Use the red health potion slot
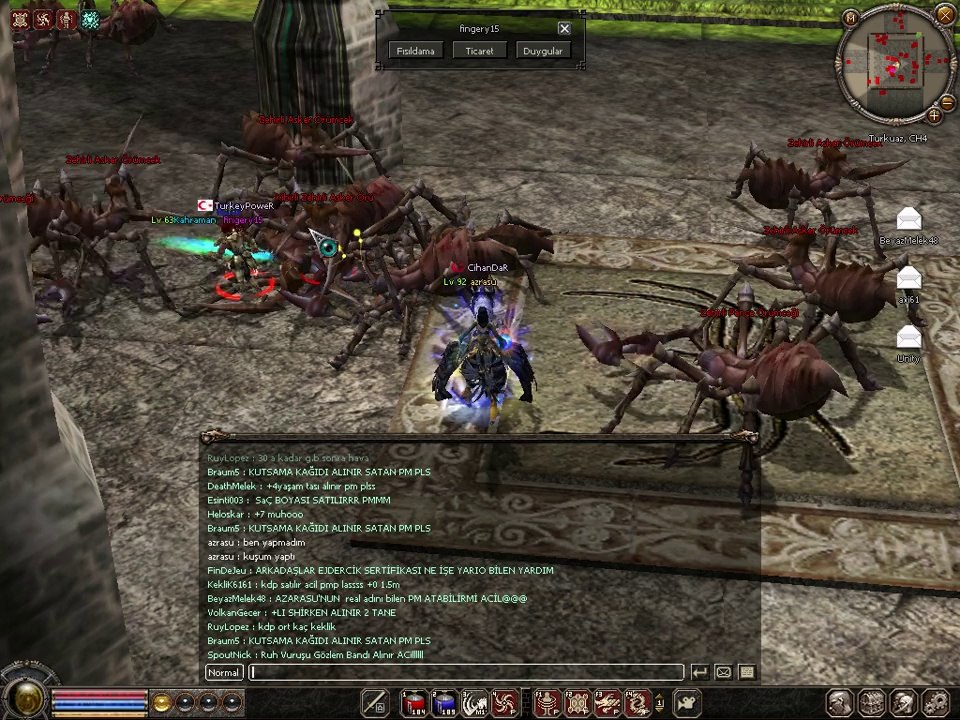Image resolution: width=960 pixels, height=720 pixels. (414, 703)
